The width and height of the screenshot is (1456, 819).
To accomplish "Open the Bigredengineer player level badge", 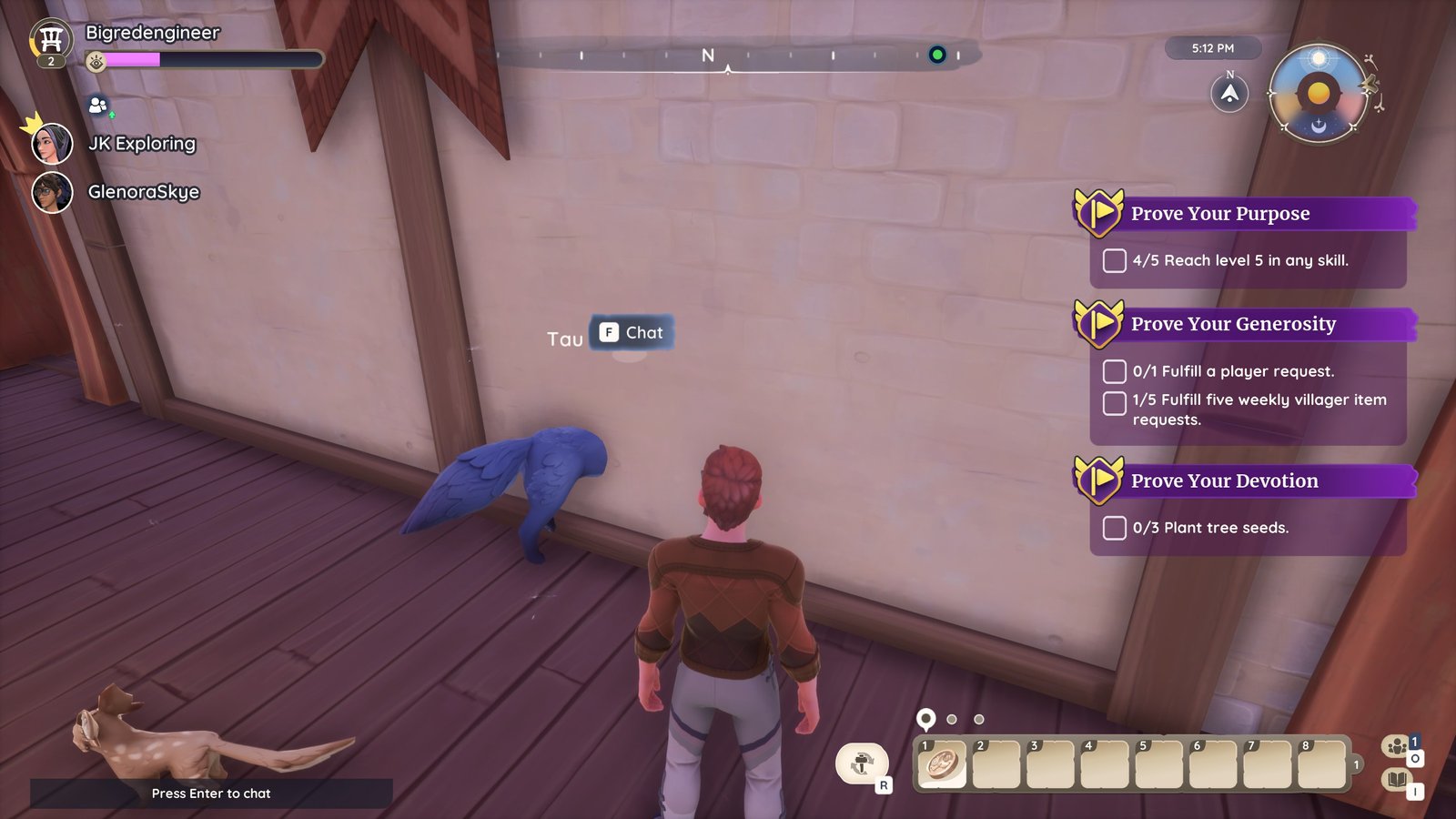I will click(x=51, y=43).
